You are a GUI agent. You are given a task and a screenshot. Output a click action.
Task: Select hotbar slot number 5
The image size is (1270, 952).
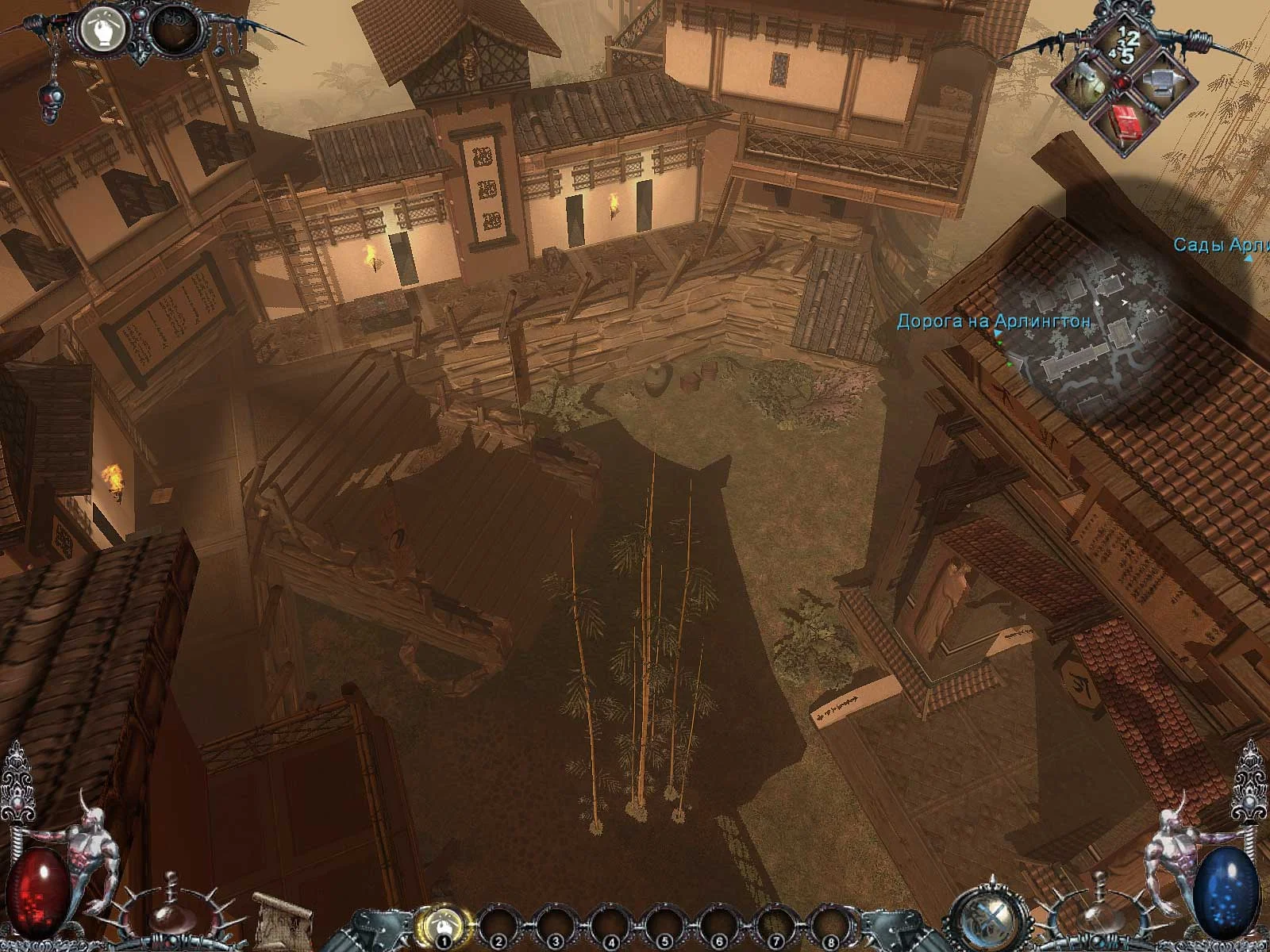pyautogui.click(x=663, y=926)
